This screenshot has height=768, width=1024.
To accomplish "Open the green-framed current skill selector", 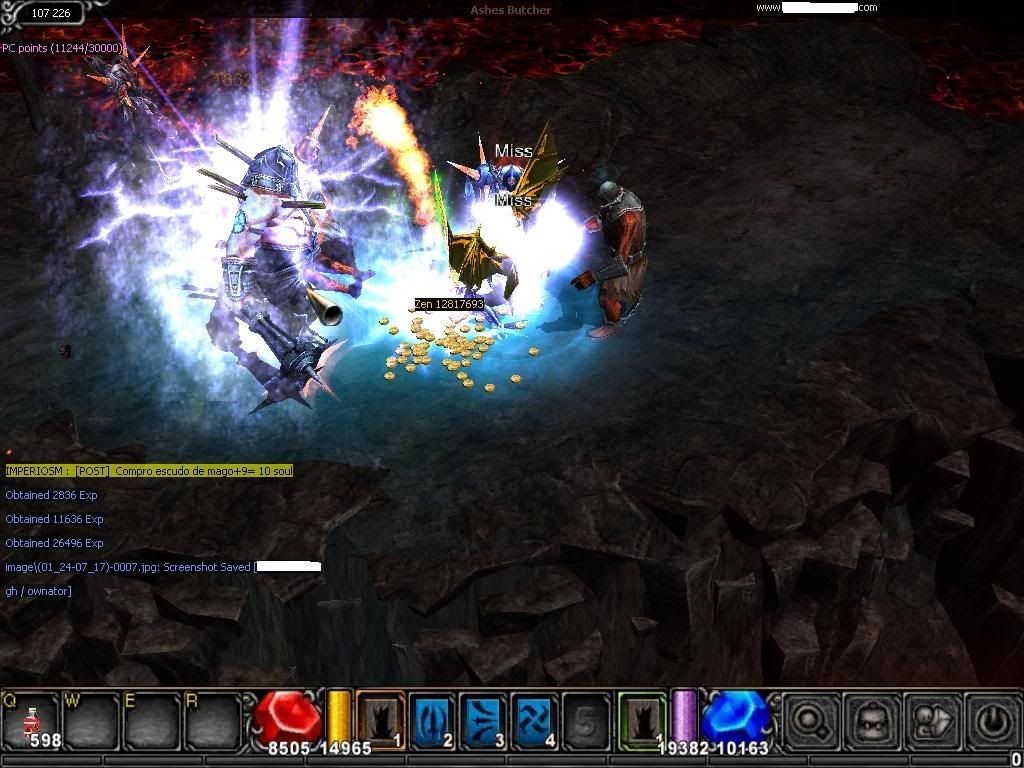I will tap(642, 720).
